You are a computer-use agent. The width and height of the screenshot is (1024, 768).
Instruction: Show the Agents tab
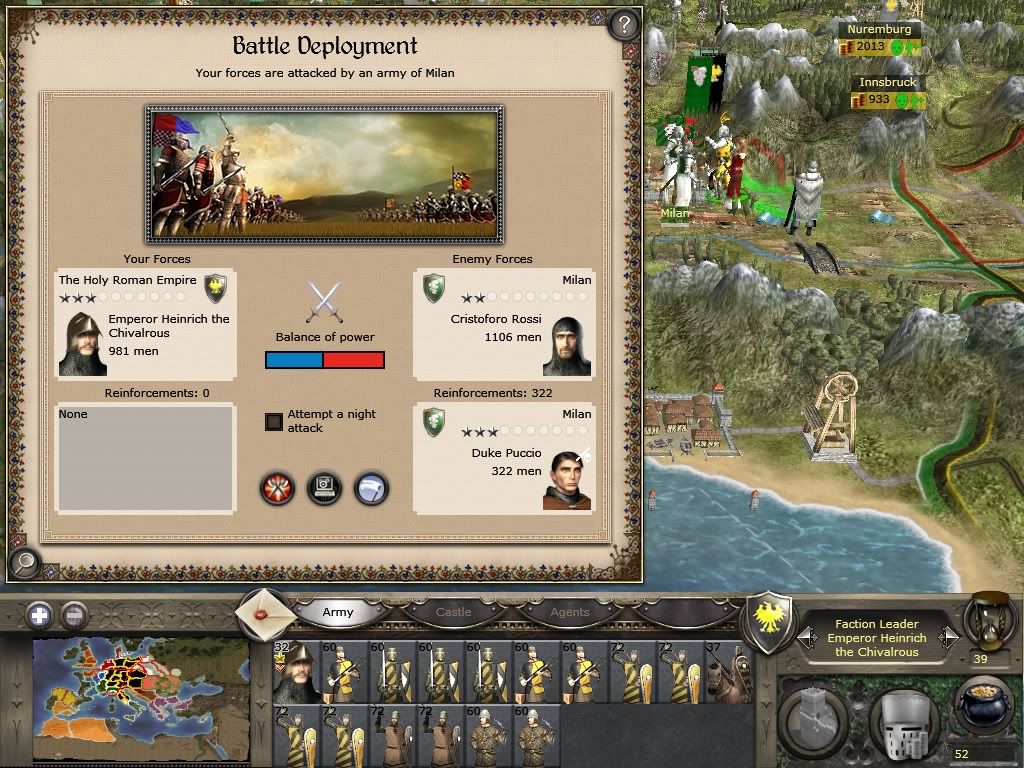pos(570,612)
